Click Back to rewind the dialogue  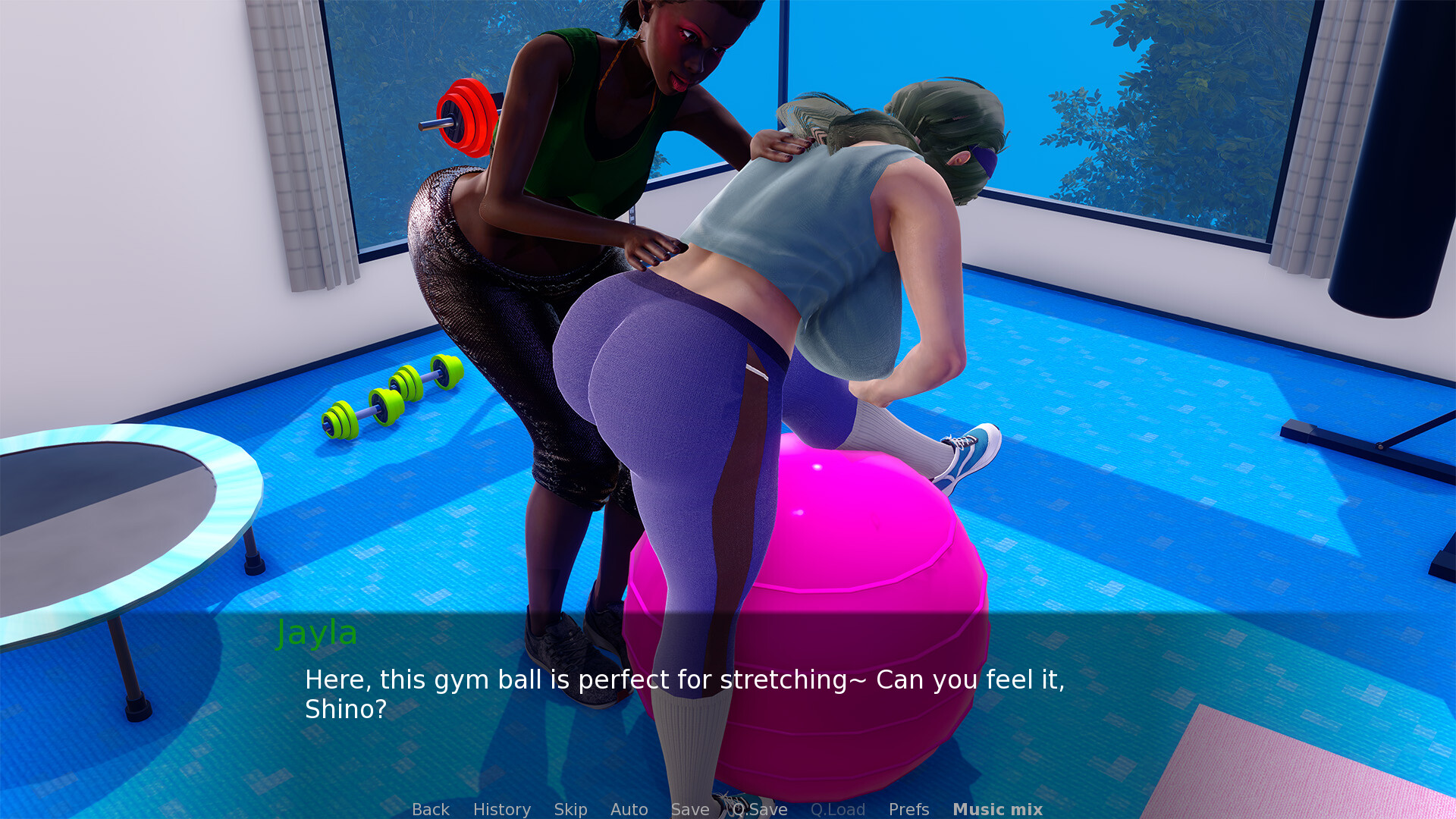click(429, 809)
